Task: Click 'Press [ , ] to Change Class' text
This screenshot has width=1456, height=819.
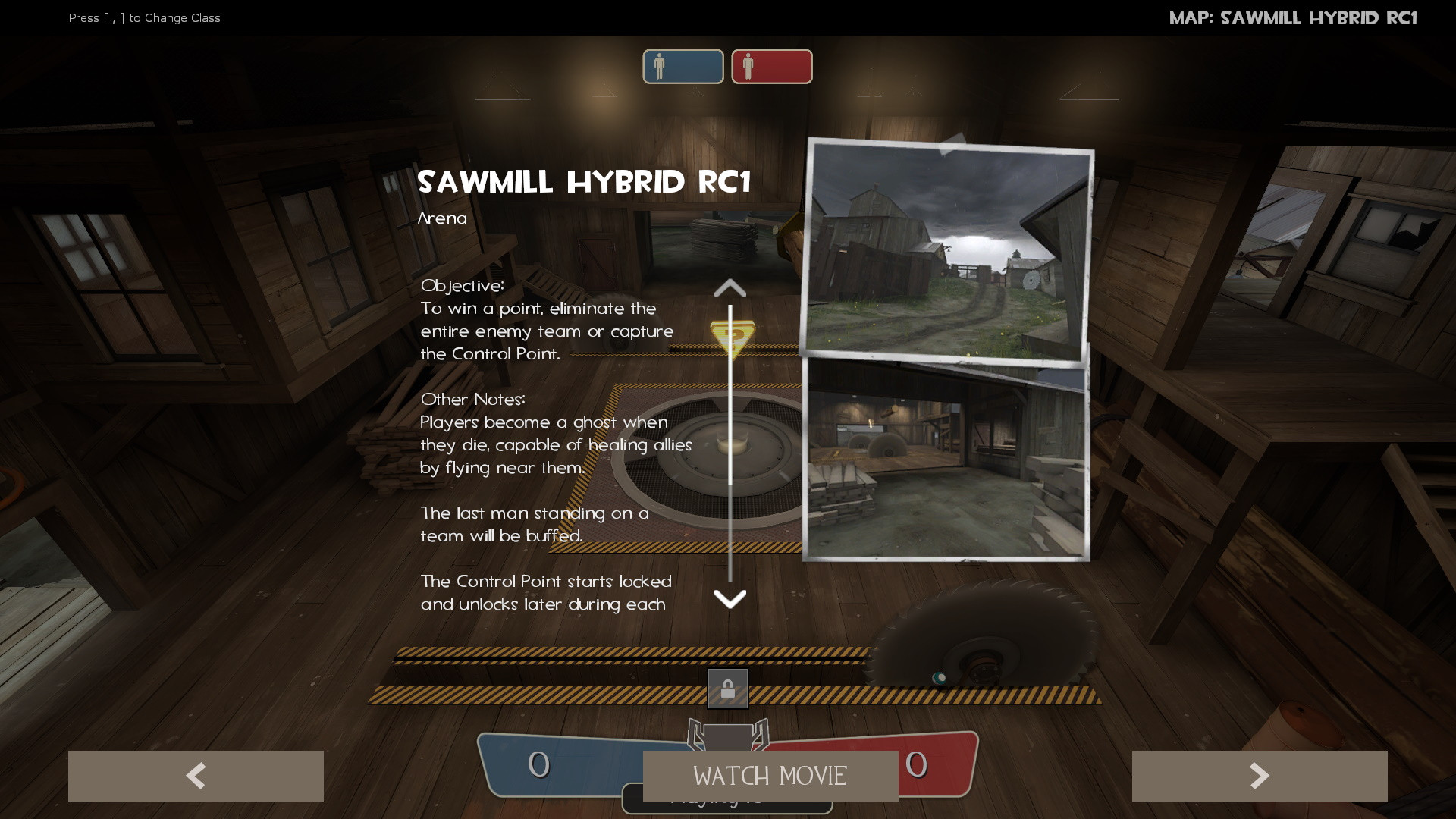Action: pos(144,17)
